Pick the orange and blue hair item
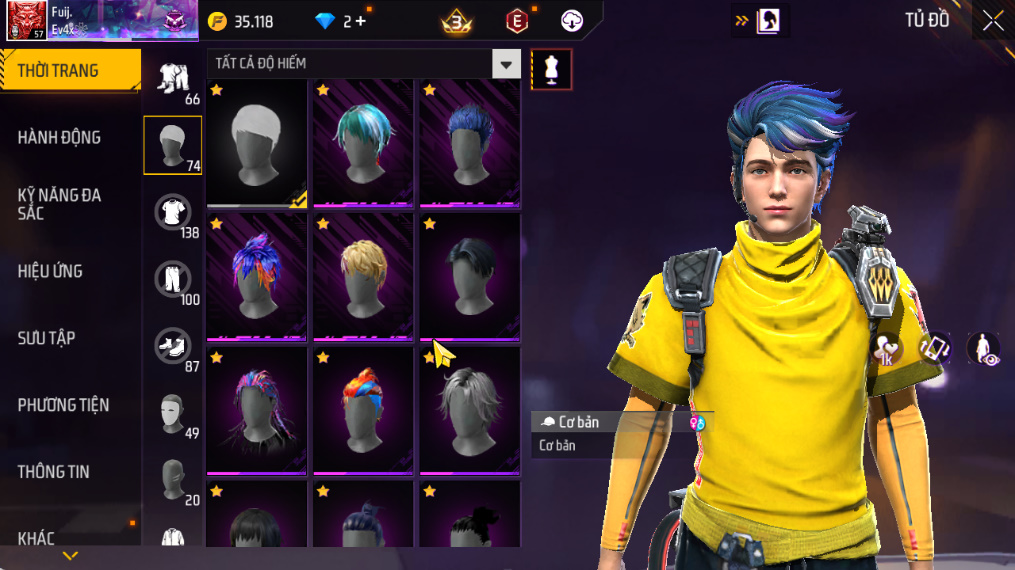Image resolution: width=1015 pixels, height=570 pixels. coord(363,409)
